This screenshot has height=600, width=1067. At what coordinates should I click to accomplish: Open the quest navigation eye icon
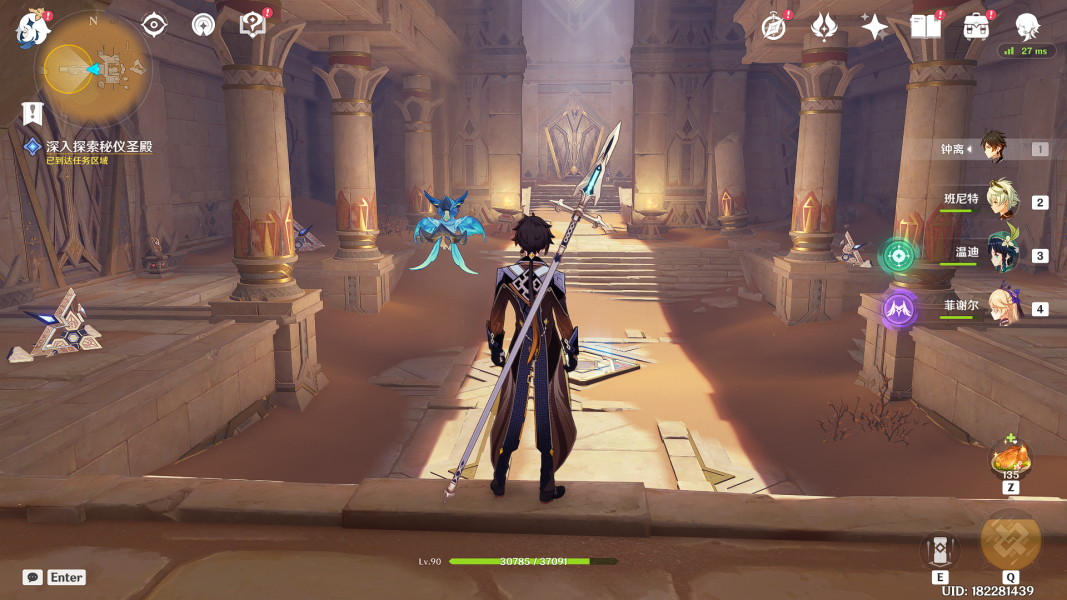tap(154, 25)
